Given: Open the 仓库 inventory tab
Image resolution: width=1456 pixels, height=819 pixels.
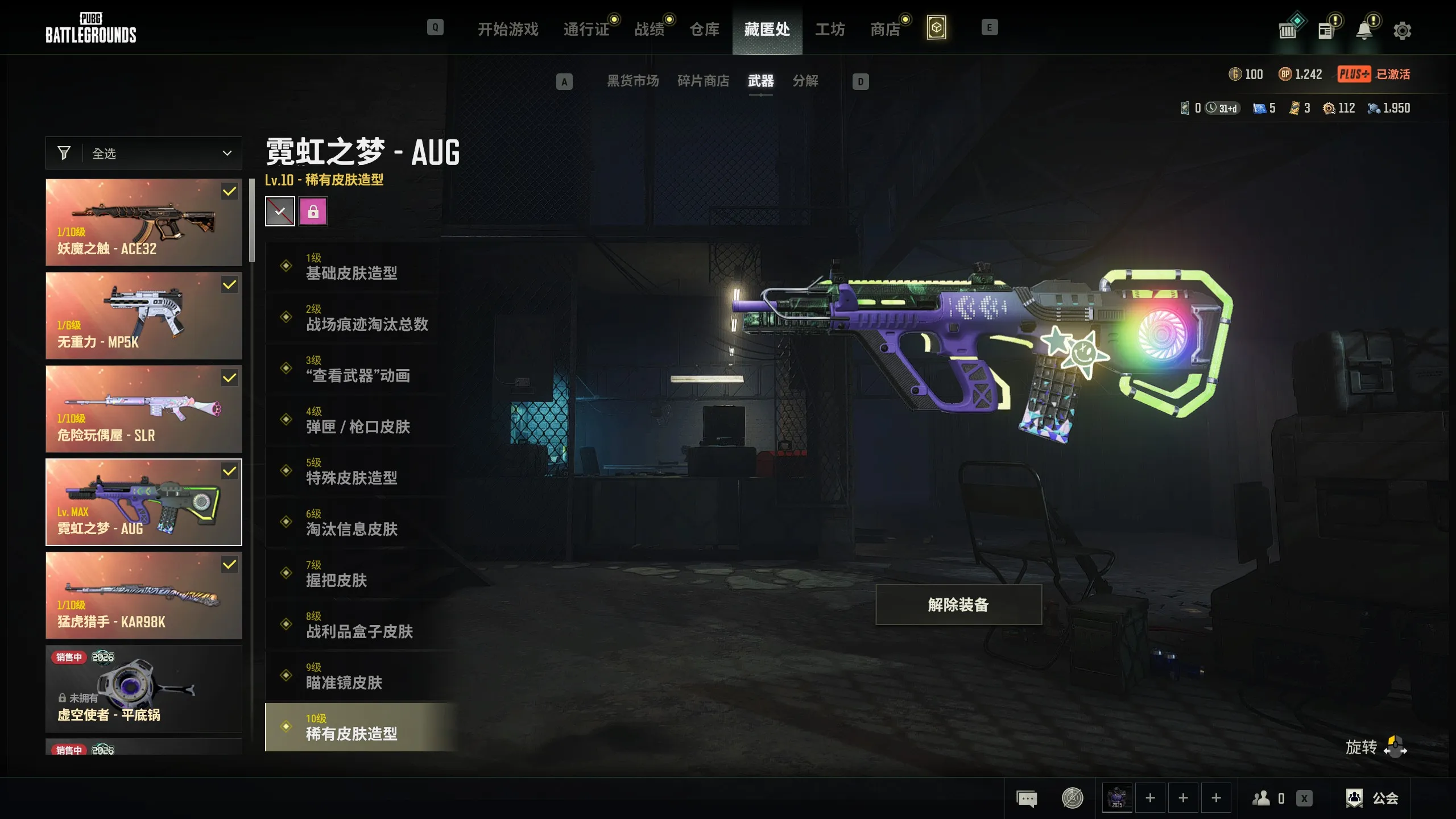Looking at the screenshot, I should point(704,29).
